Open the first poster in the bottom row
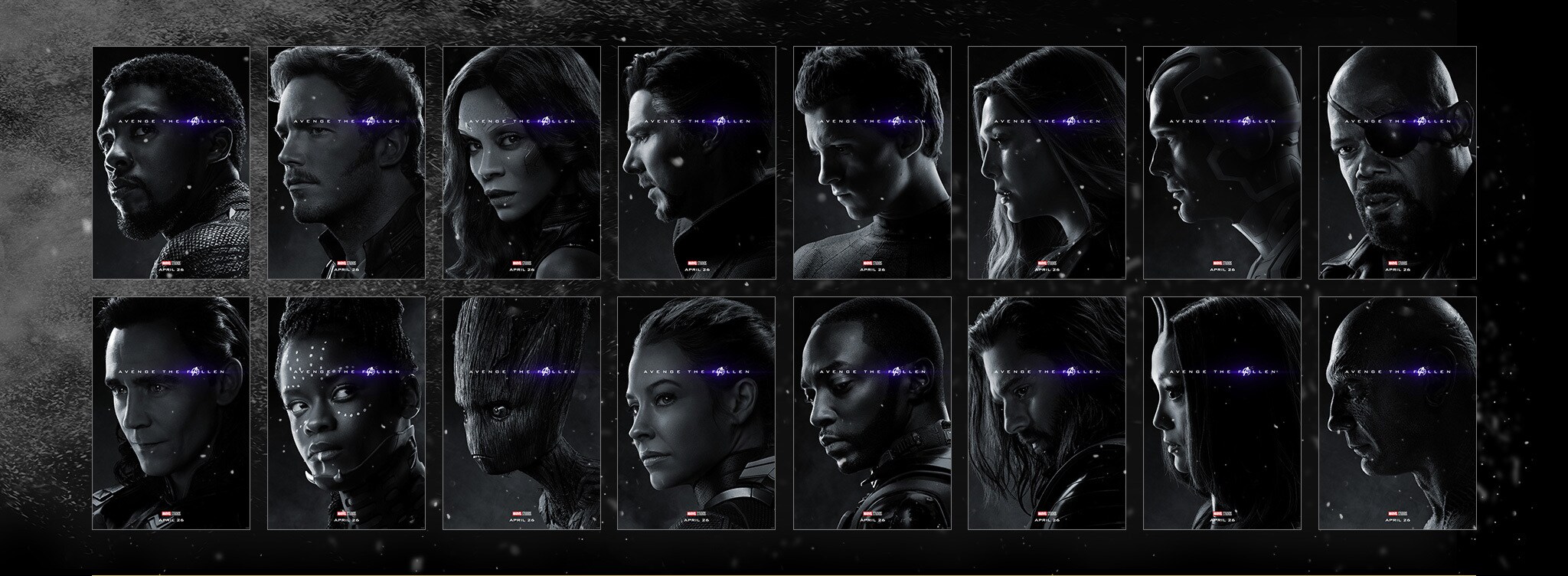Viewport: 1568px width, 576px height. pos(171,413)
